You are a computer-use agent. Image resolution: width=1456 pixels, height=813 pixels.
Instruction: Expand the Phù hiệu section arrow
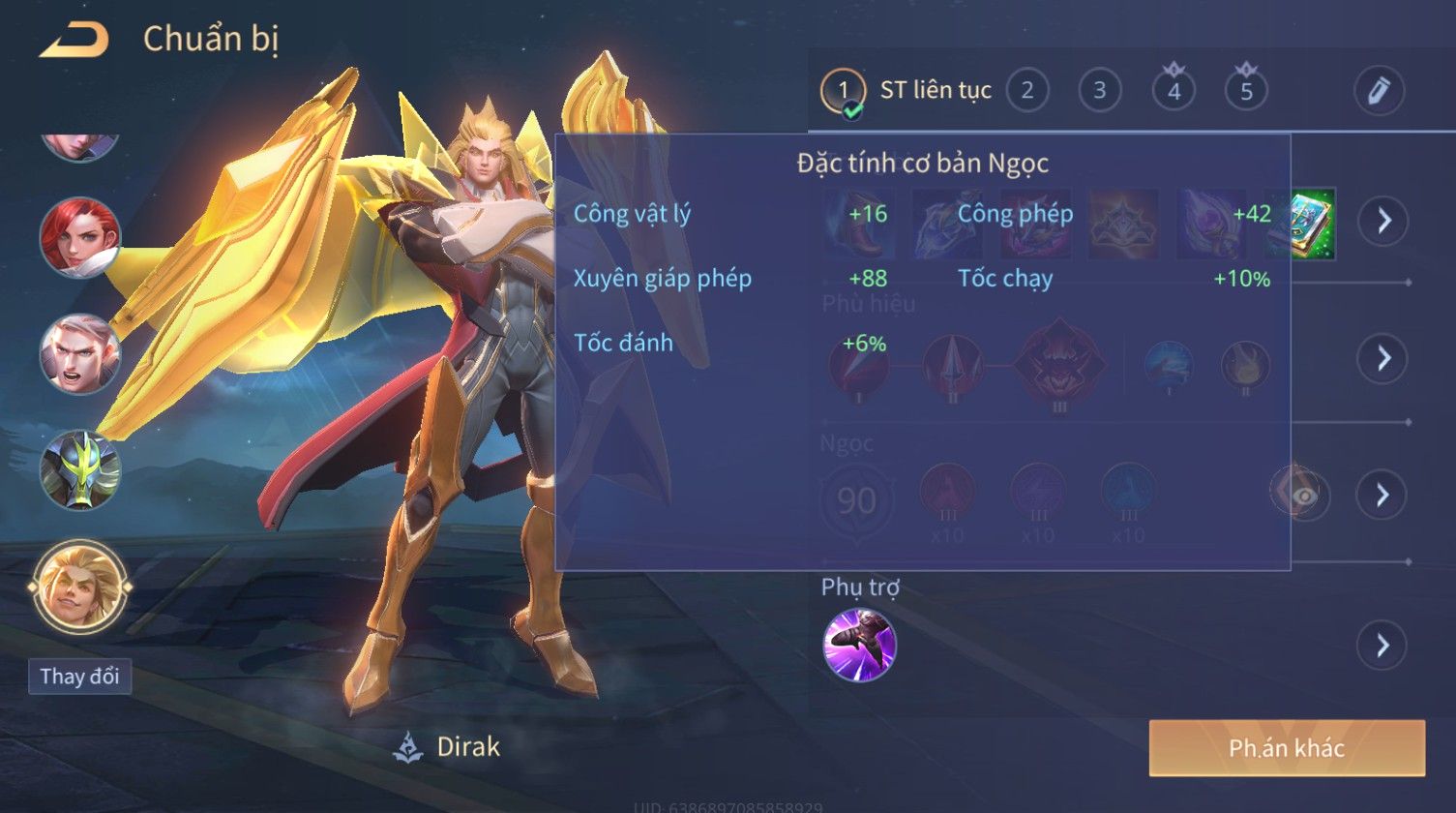(x=1382, y=358)
